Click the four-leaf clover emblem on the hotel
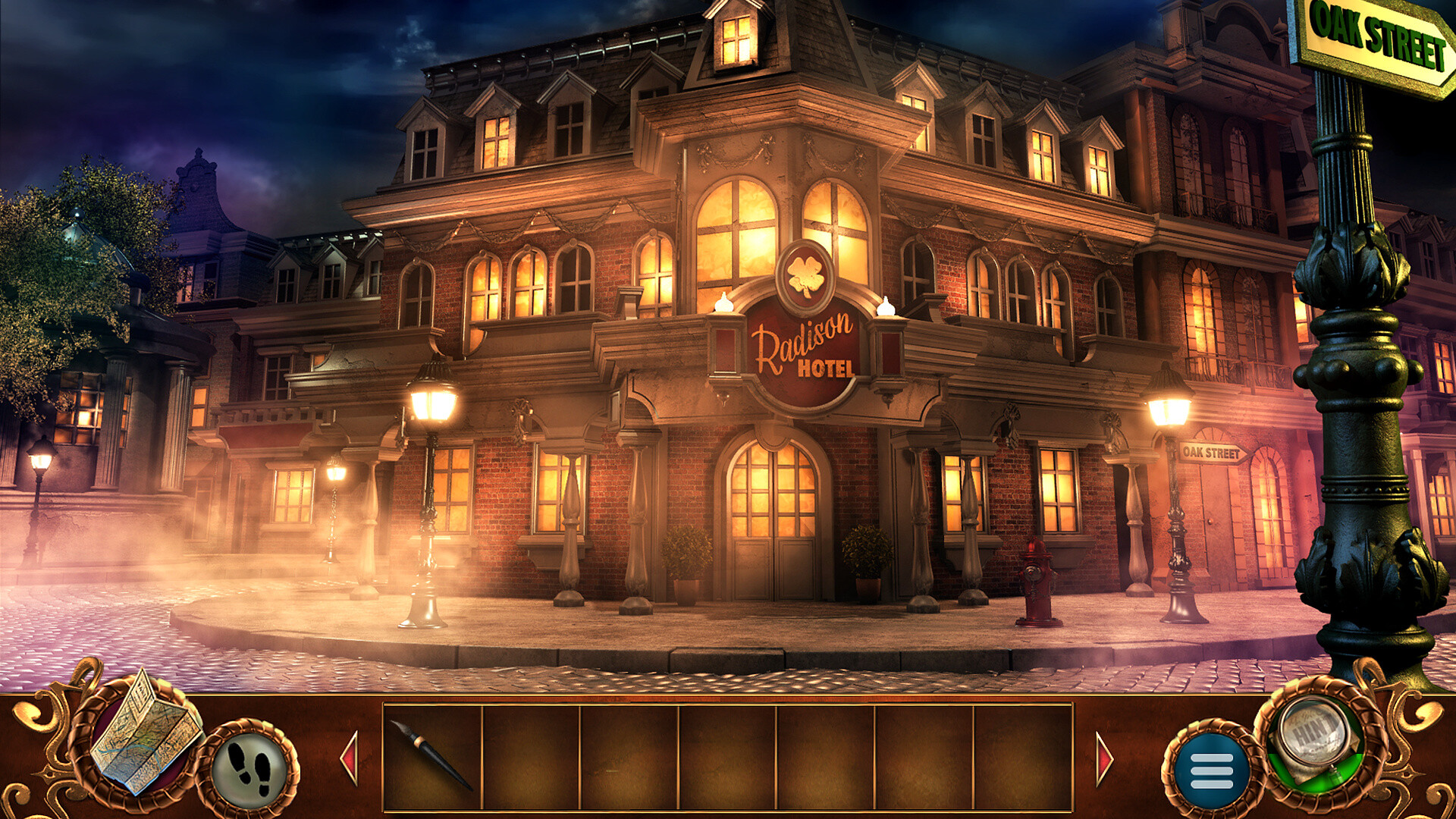 (x=807, y=273)
